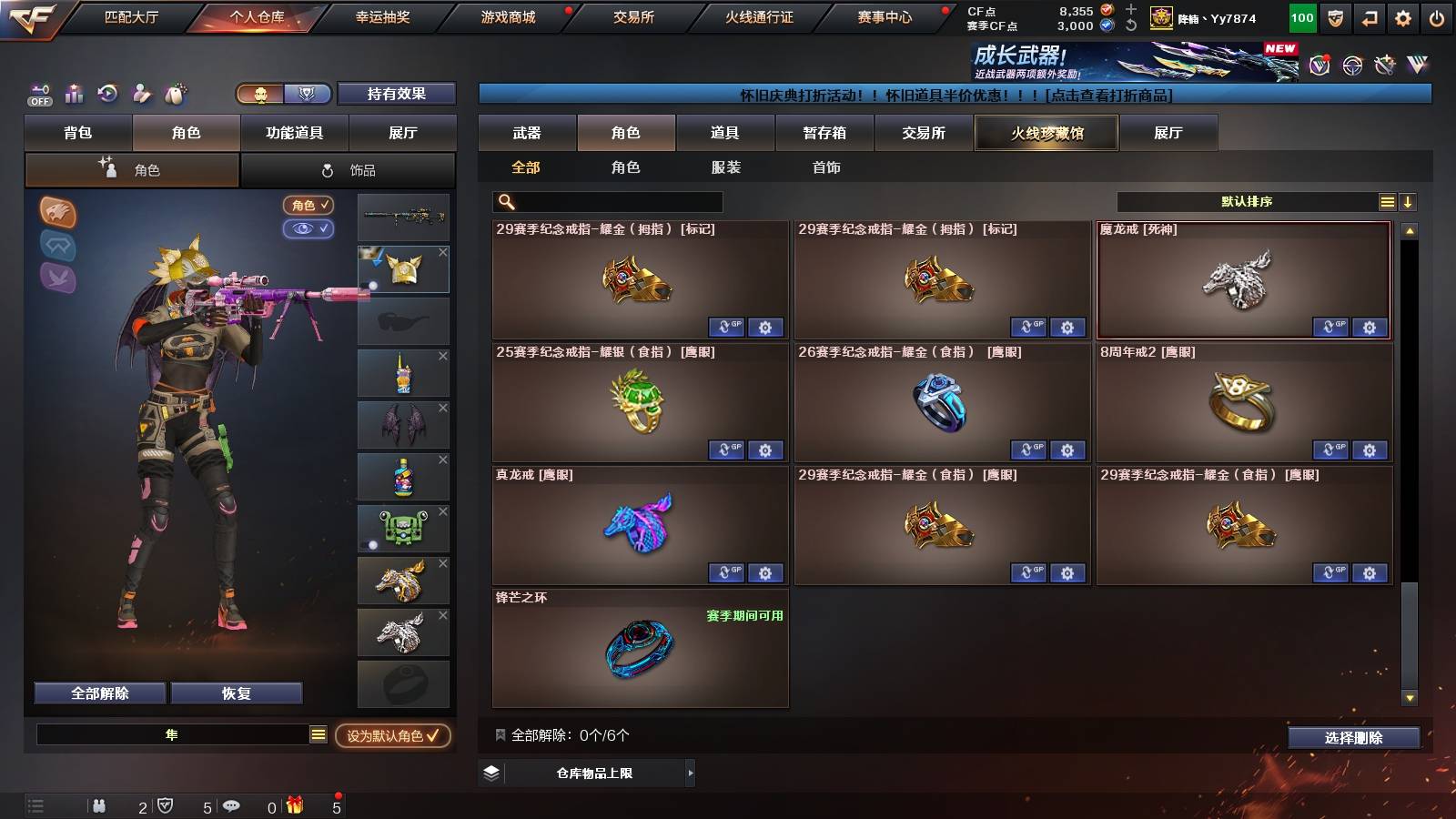Click the wolf head badge icon beside the character
This screenshot has width=1456, height=819.
click(59, 214)
